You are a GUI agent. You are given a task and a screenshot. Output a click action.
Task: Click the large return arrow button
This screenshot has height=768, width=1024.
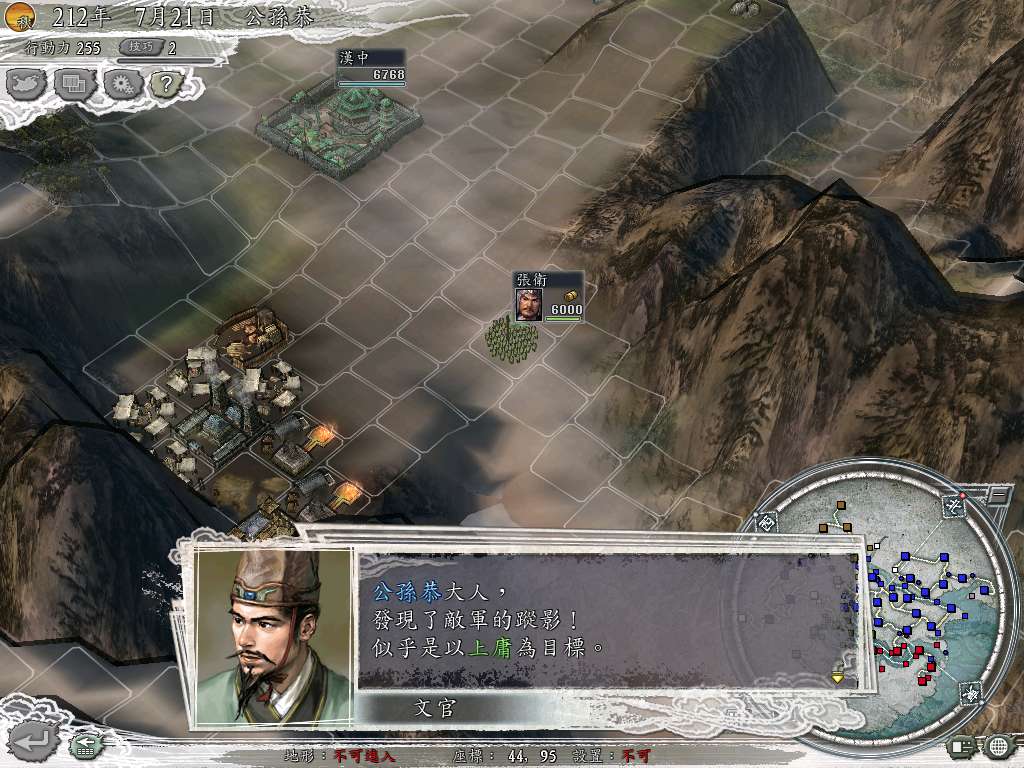[32, 741]
